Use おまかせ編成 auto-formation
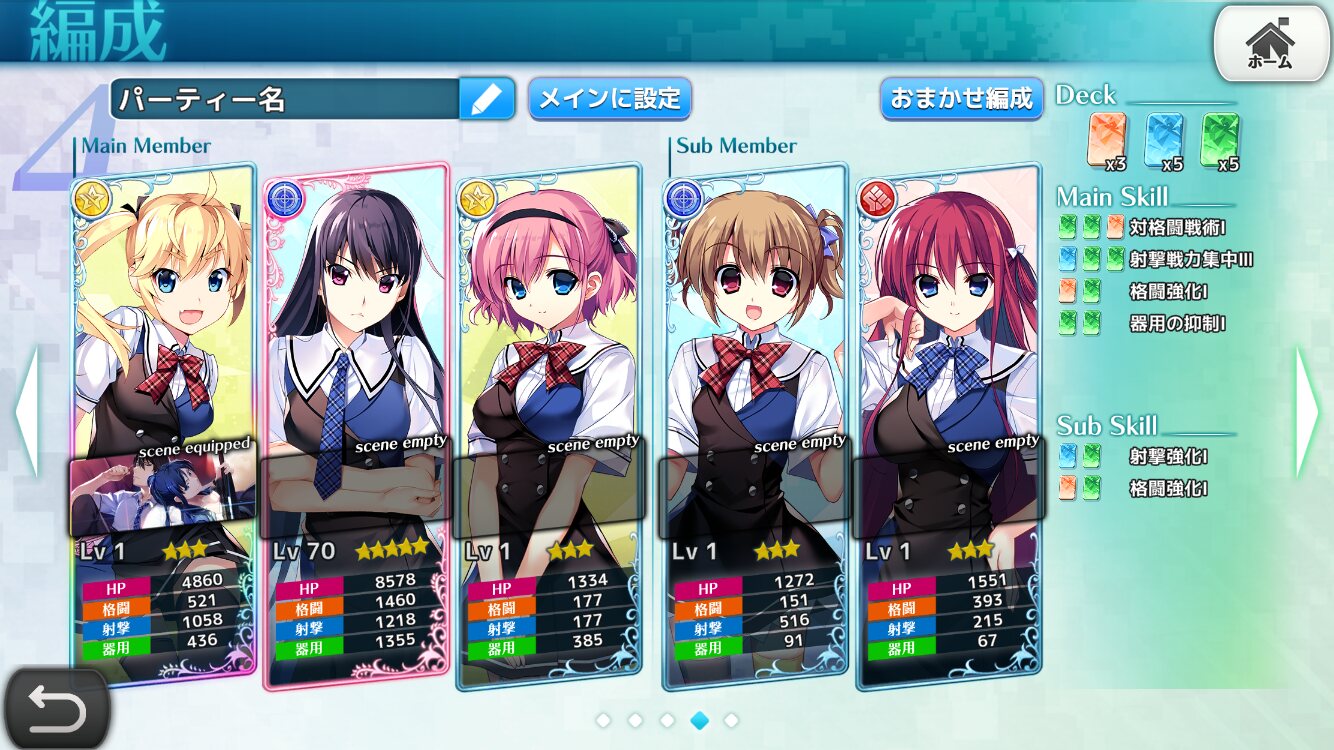 [961, 99]
